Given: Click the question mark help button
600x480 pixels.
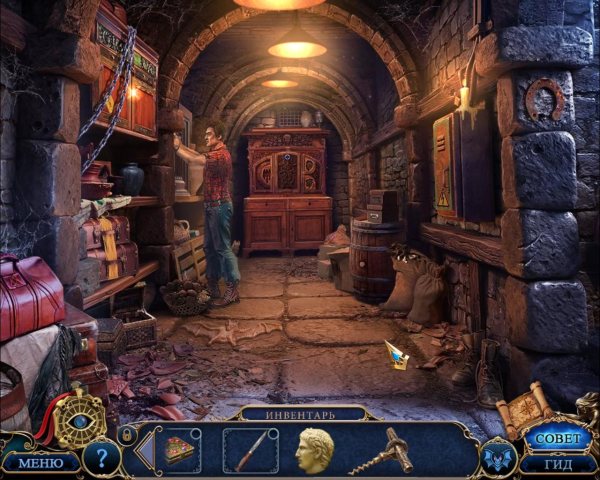Looking at the screenshot, I should tap(102, 458).
